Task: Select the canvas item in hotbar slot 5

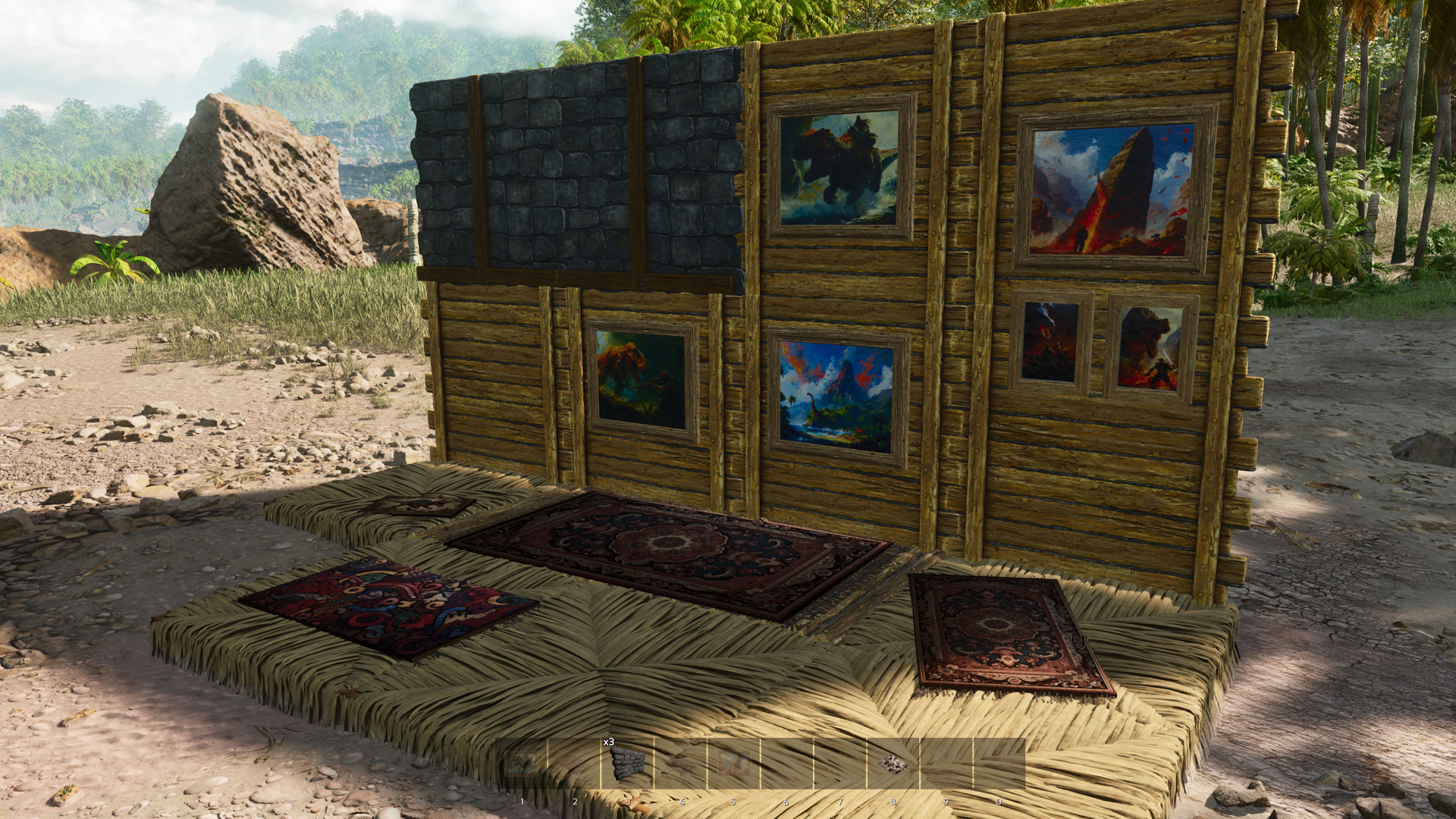Action: [734, 764]
